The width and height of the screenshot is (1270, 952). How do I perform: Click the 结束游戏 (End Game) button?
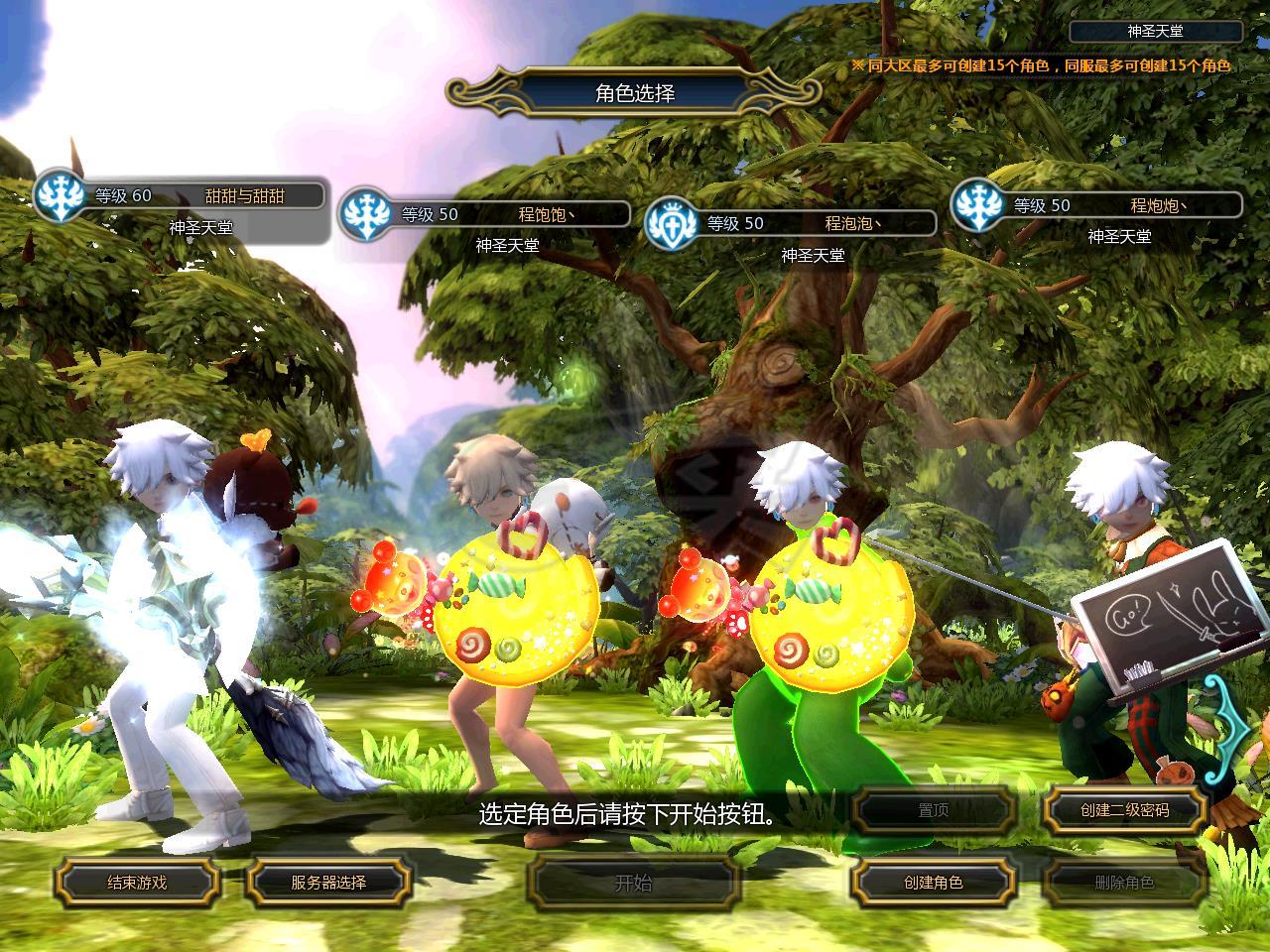[x=137, y=882]
